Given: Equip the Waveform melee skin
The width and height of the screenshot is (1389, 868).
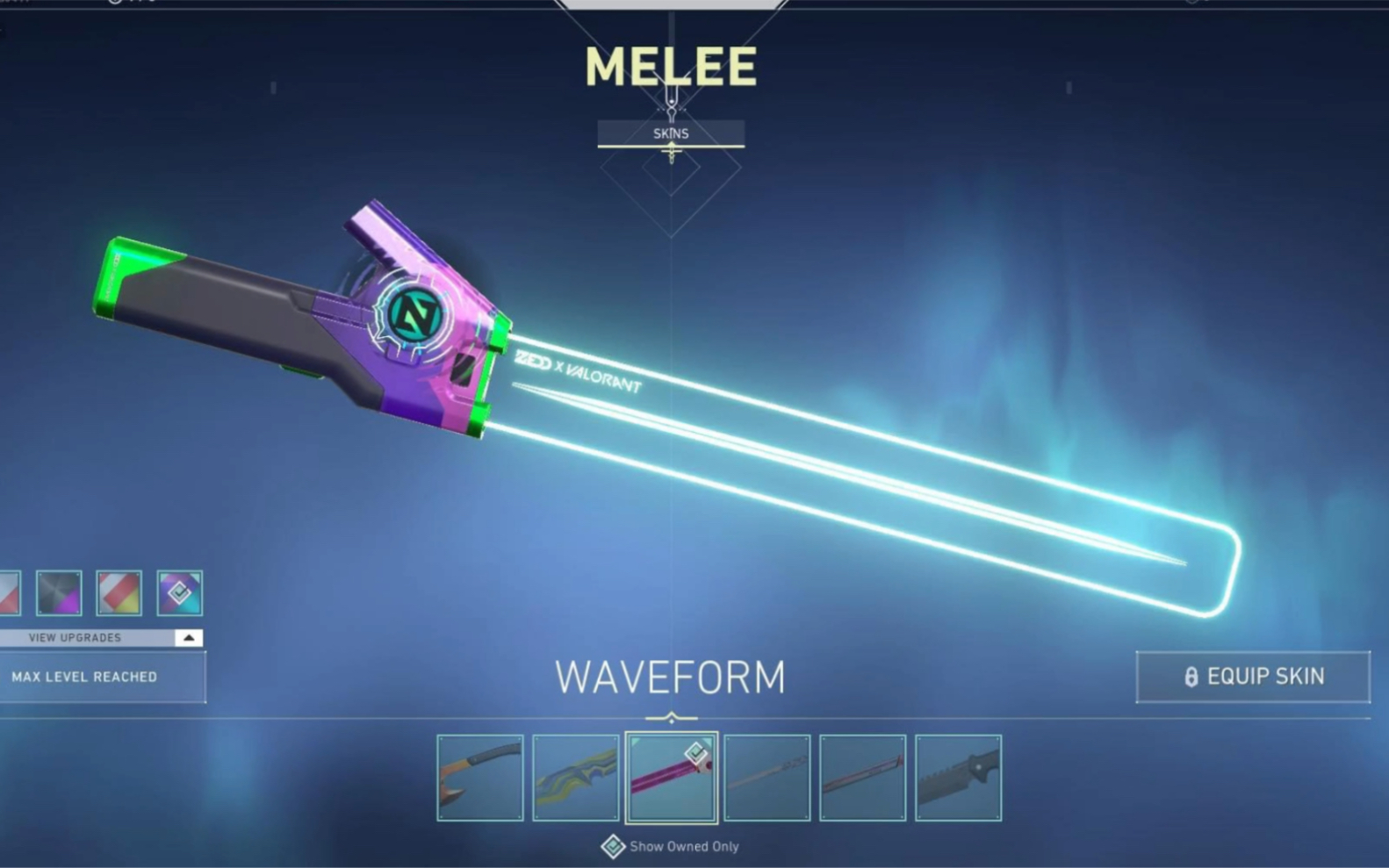Looking at the screenshot, I should [x=1252, y=677].
